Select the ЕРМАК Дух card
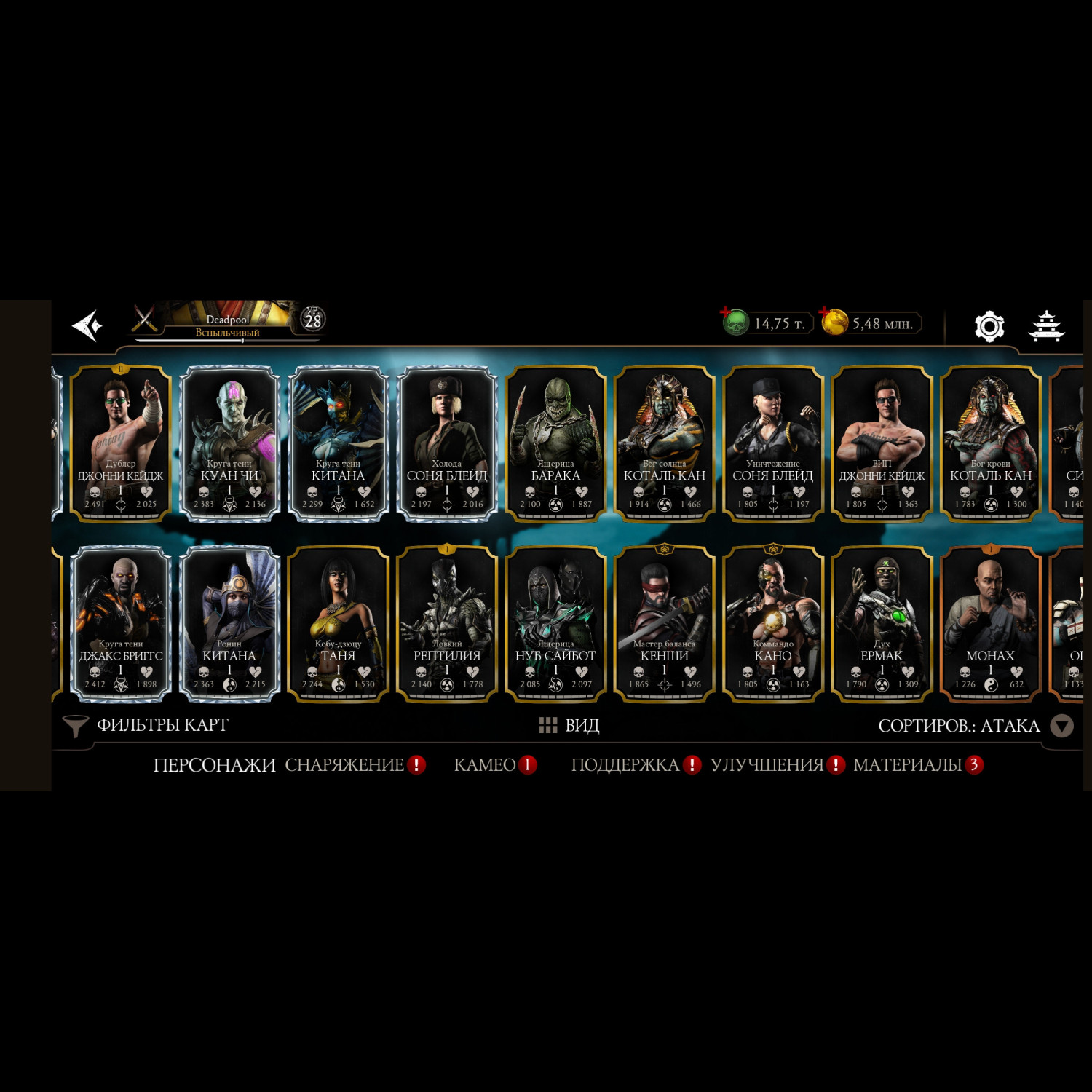Viewport: 1092px width, 1092px height. pyautogui.click(x=882, y=623)
